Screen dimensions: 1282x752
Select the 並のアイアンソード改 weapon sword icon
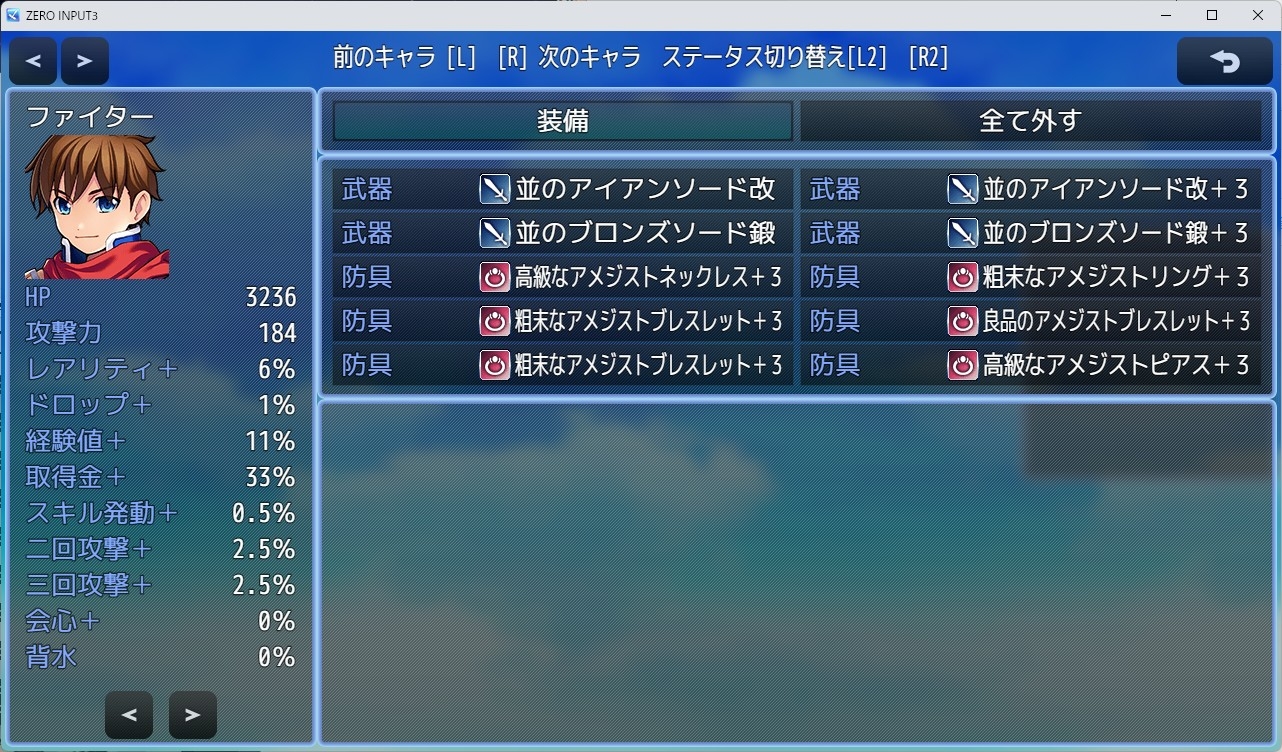495,188
